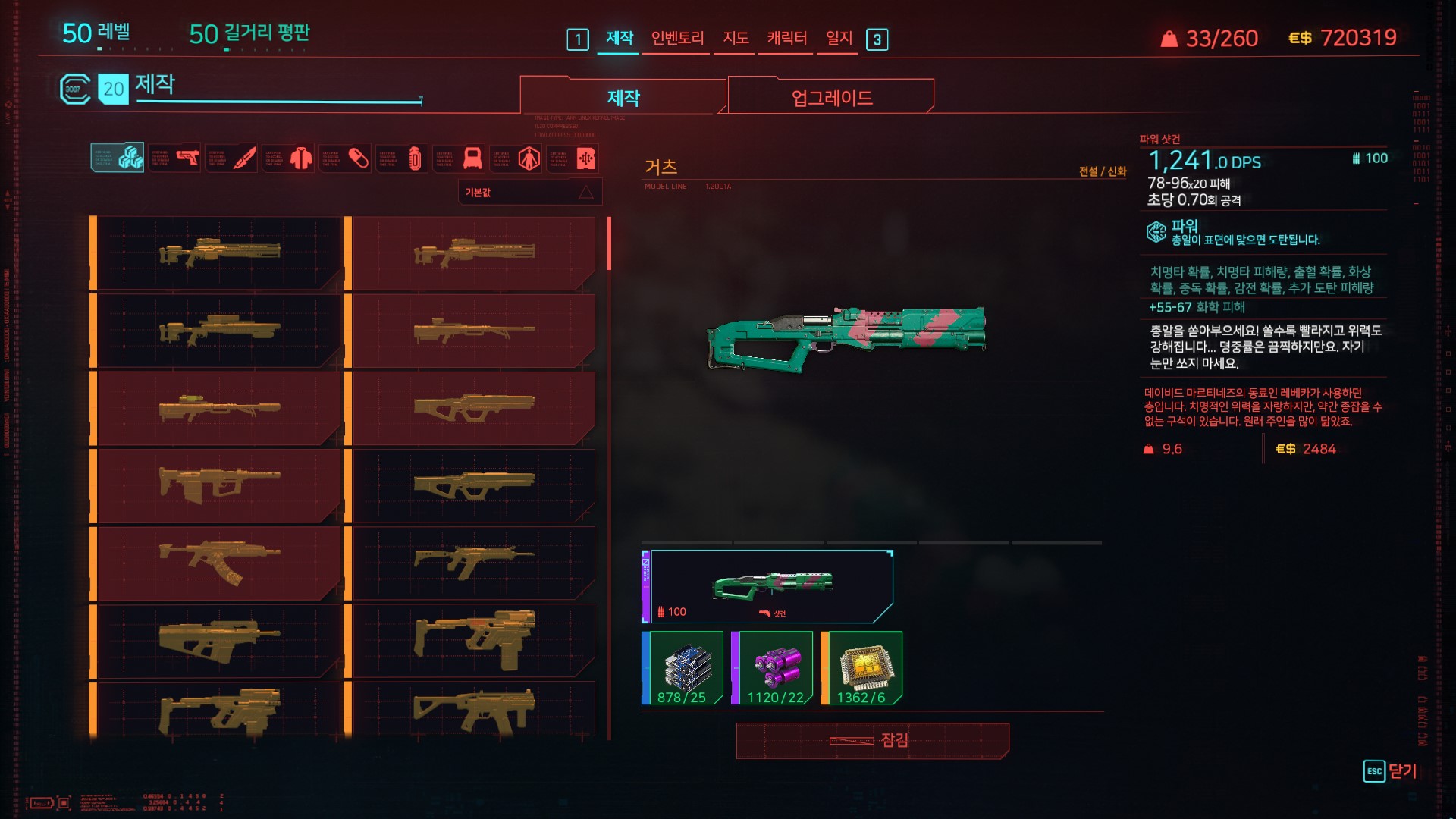This screenshot has height=819, width=1456.
Task: Close the menu with 닫기
Action: pyautogui.click(x=1390, y=771)
